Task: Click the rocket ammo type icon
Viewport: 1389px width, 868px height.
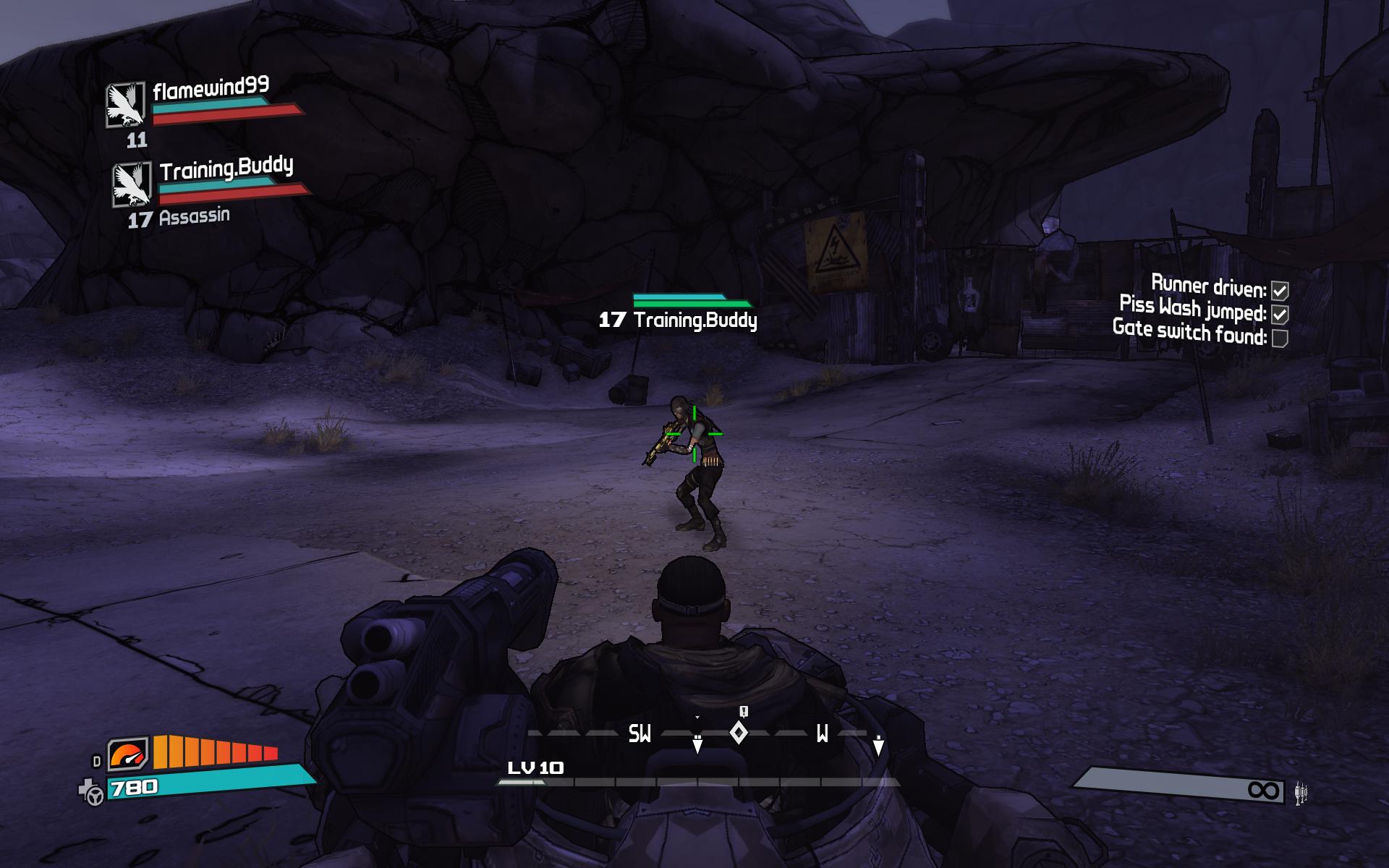Action: point(1301,793)
